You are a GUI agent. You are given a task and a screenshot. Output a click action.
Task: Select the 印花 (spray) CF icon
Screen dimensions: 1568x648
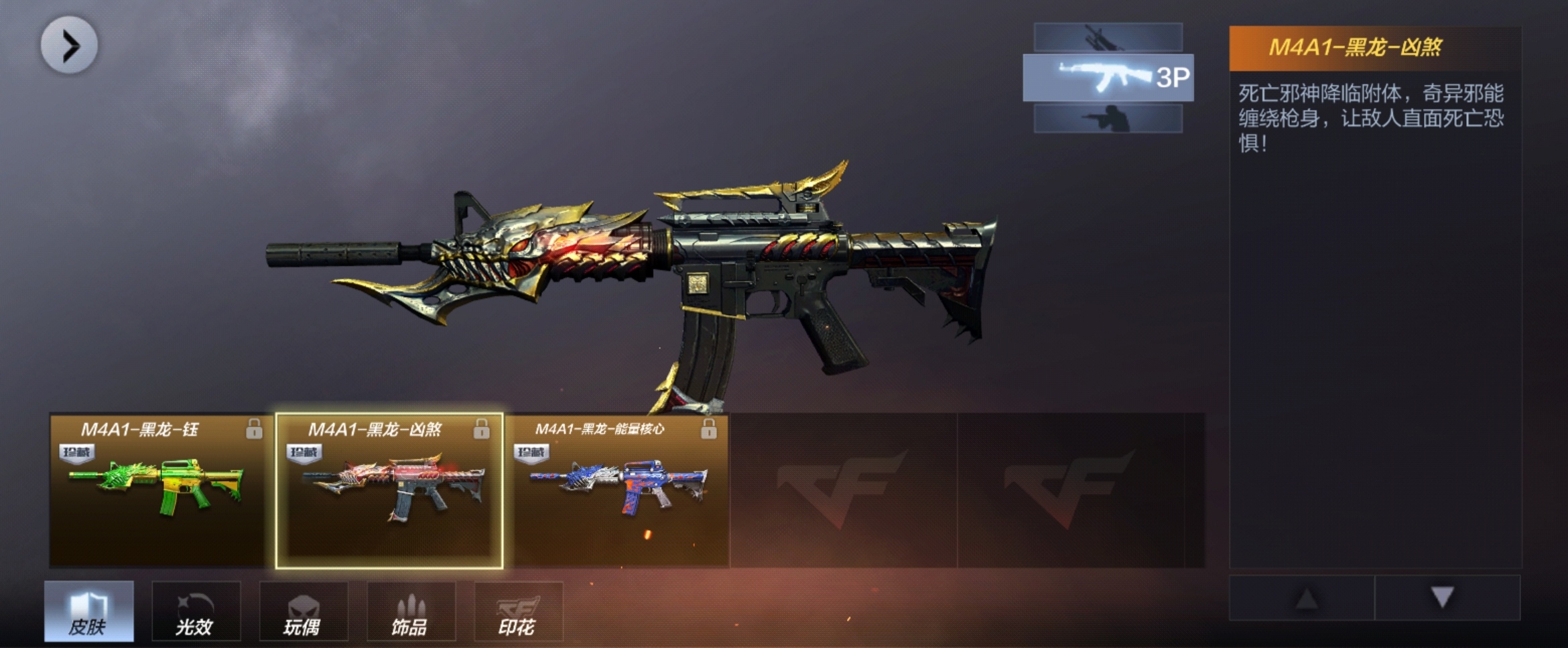point(516,611)
